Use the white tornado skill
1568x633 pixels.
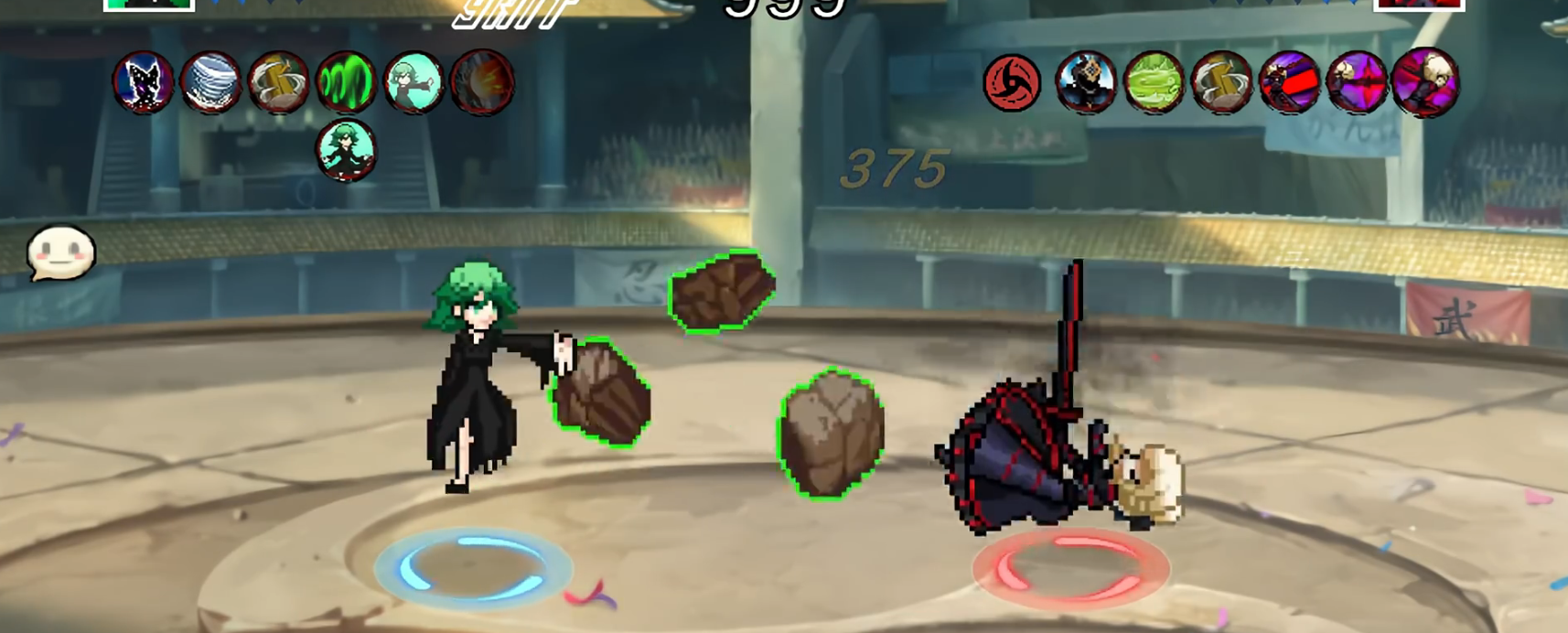point(210,82)
